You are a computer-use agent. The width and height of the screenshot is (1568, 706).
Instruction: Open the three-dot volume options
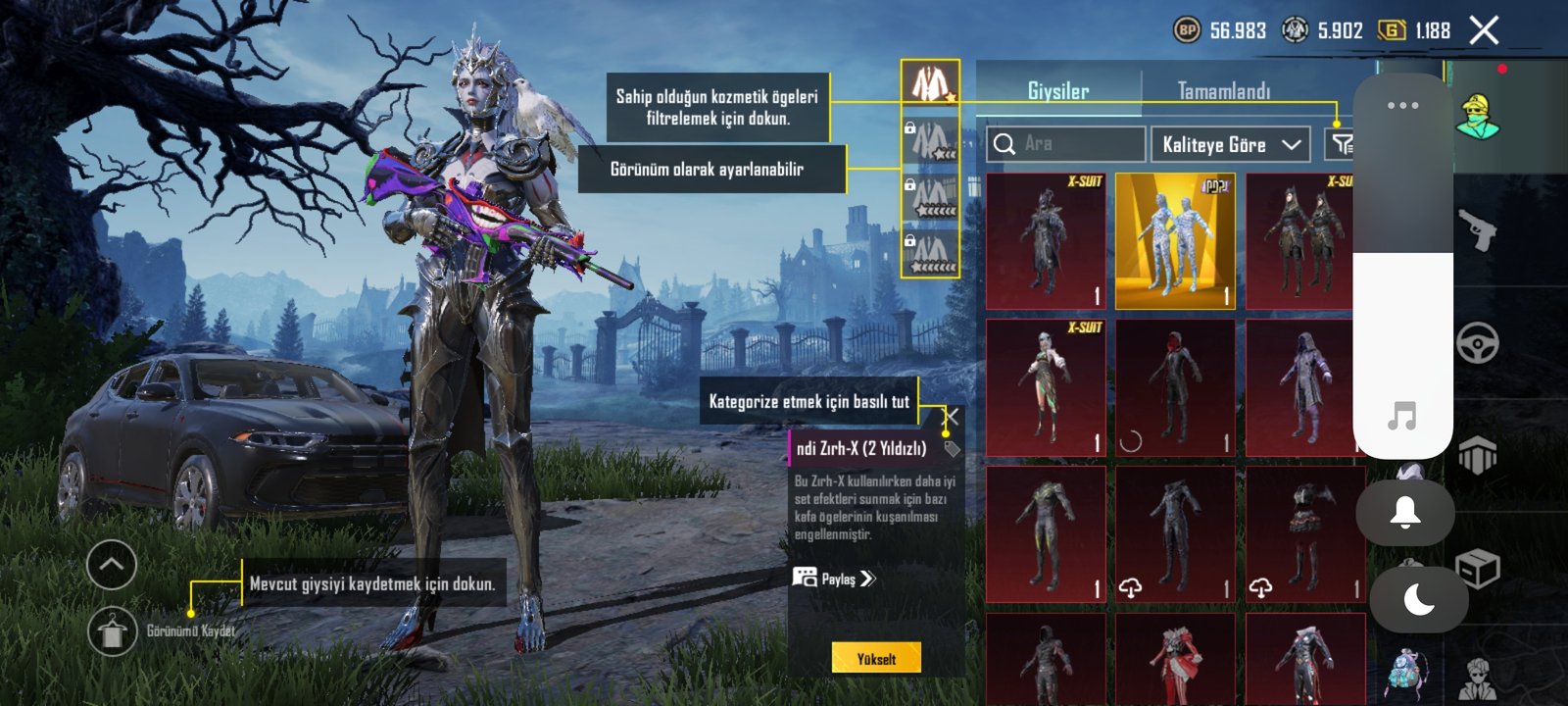point(1402,105)
